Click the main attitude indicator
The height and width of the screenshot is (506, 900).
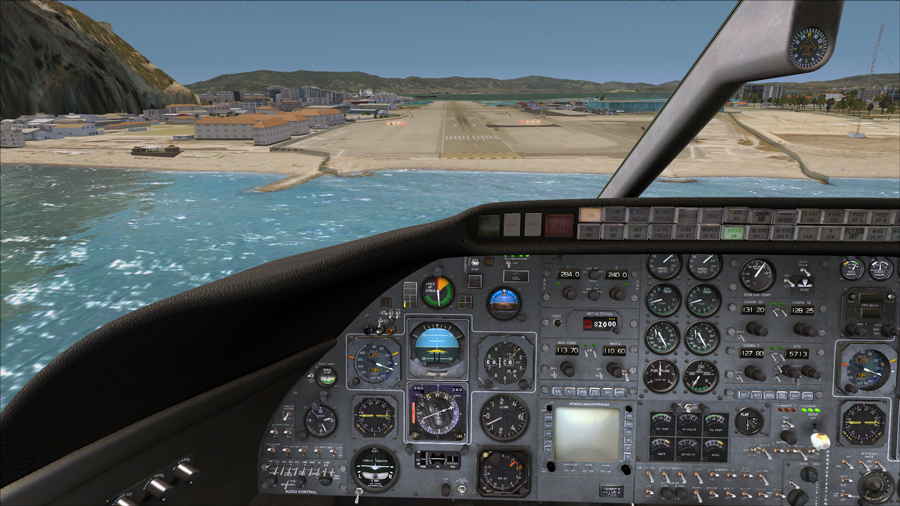point(437,349)
